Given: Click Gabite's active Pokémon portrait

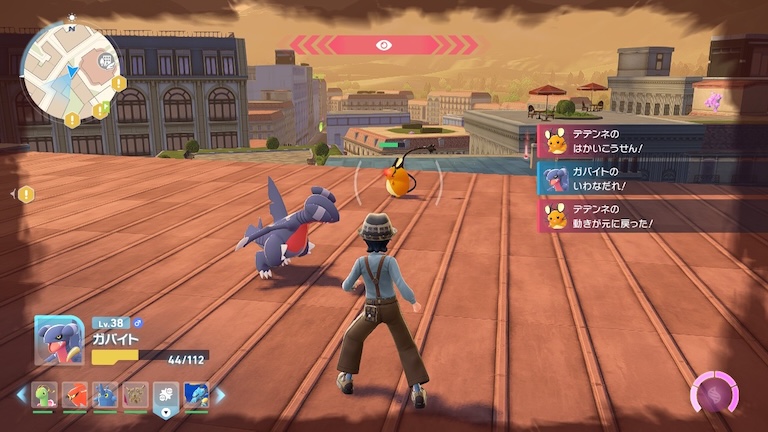Looking at the screenshot, I should tap(59, 340).
